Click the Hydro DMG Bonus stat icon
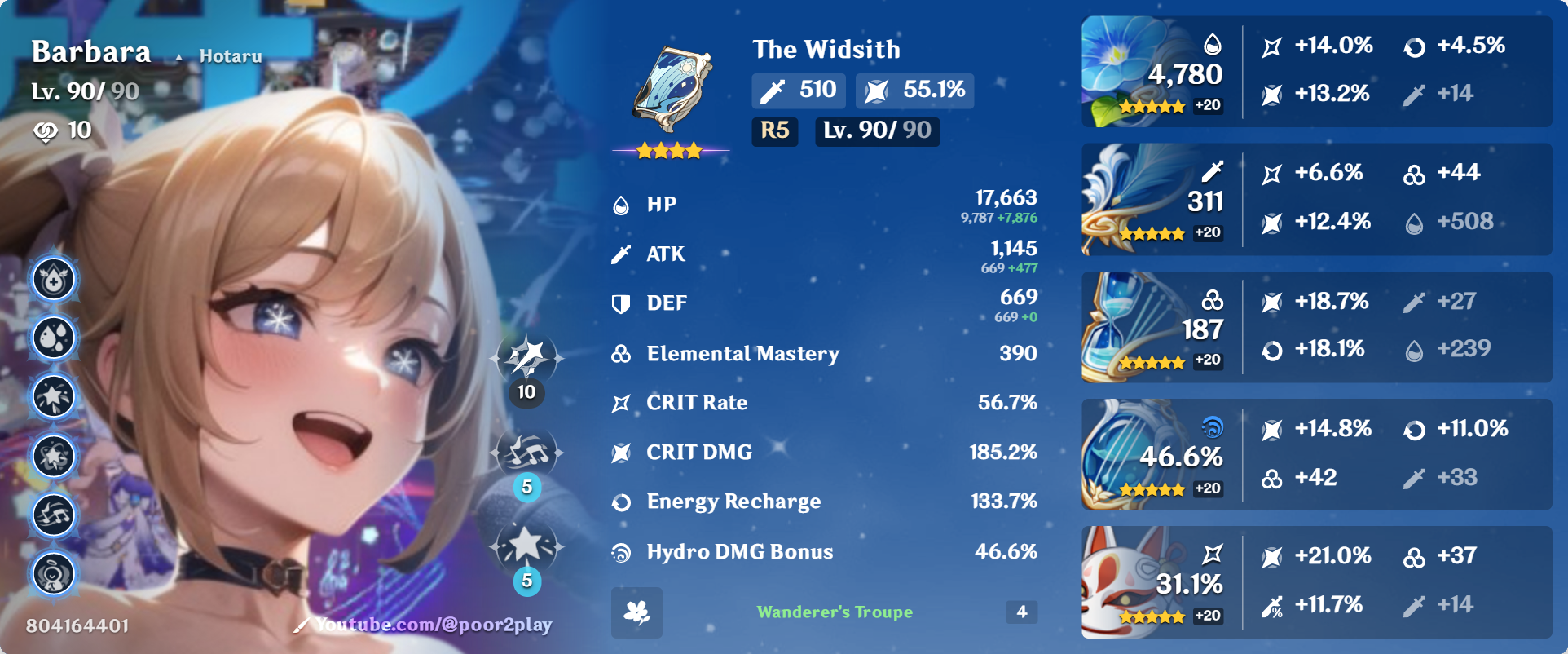 [622, 552]
